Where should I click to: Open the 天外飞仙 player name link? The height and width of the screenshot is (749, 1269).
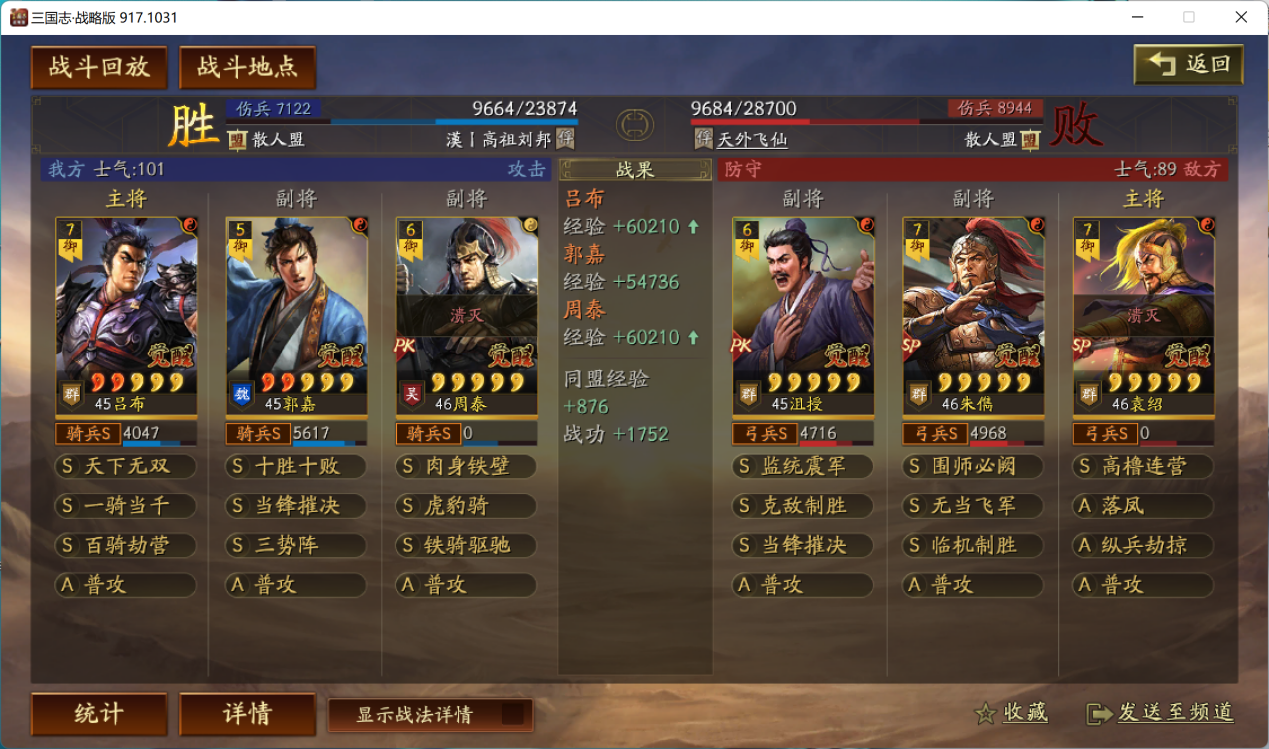[x=752, y=140]
